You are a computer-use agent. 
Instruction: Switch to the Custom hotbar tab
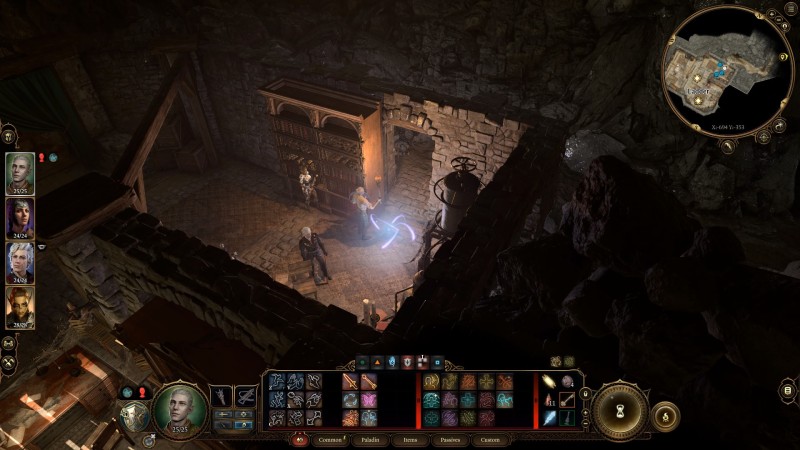tap(490, 439)
